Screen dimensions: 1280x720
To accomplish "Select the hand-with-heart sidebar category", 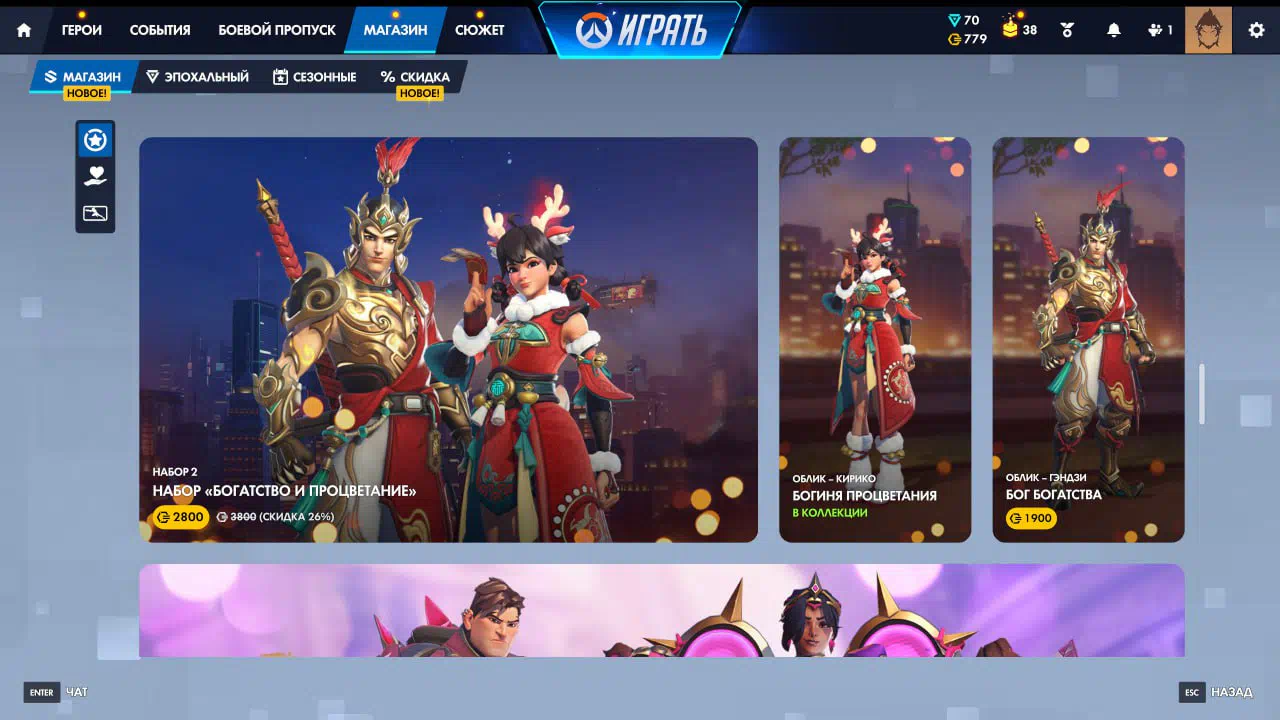I will tap(95, 177).
